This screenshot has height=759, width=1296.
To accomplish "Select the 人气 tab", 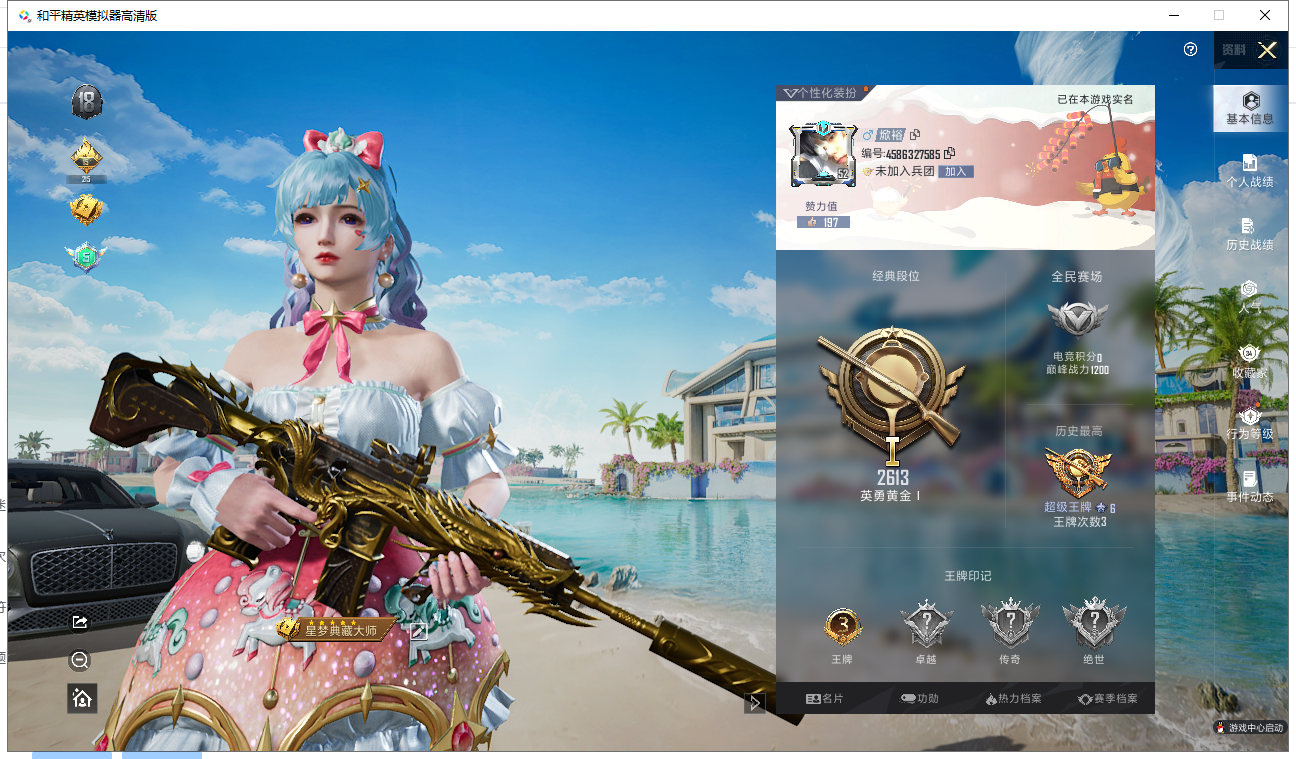I will pyautogui.click(x=1249, y=297).
